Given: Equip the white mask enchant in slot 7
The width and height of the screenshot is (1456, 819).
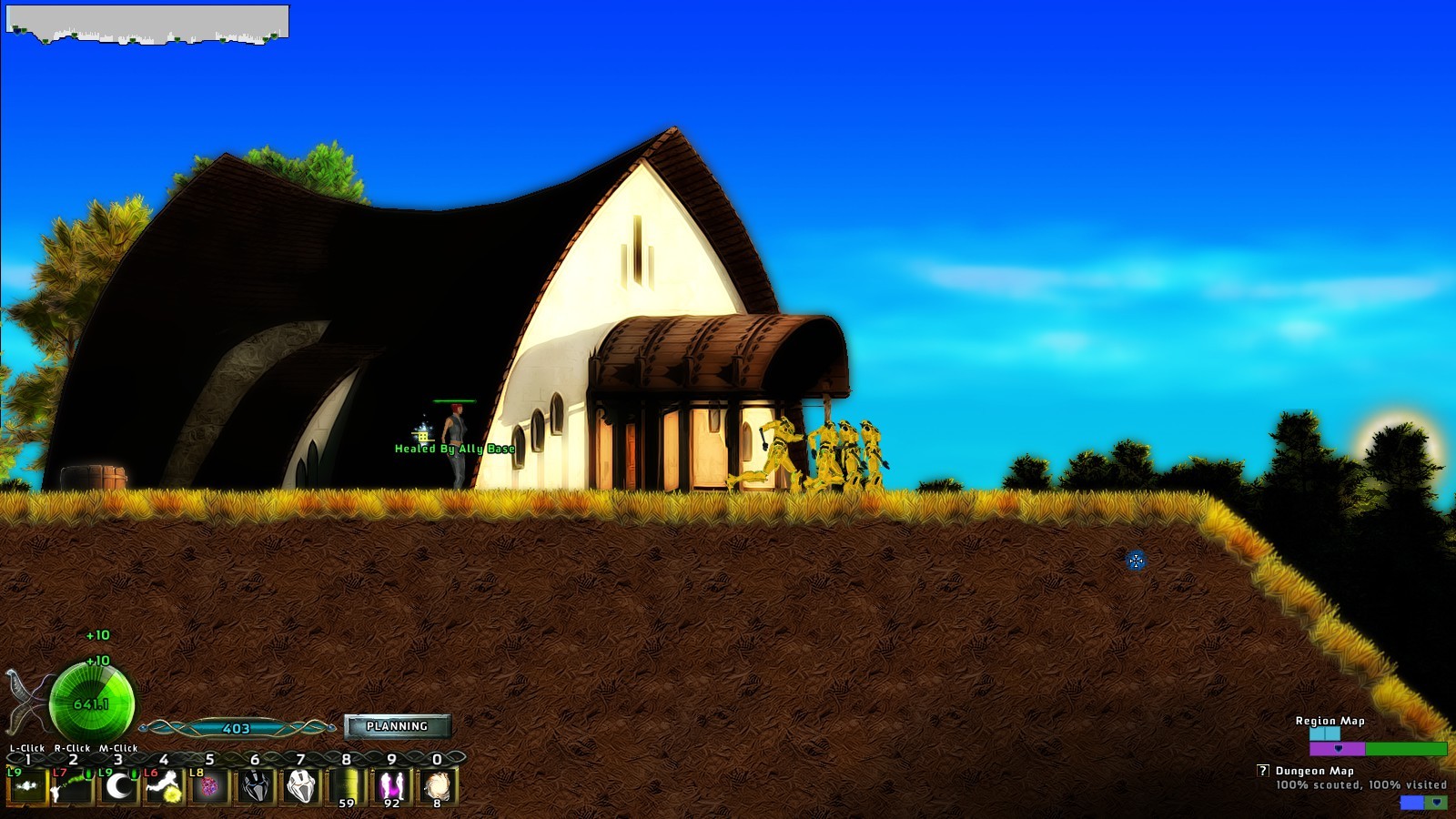Looking at the screenshot, I should (x=300, y=787).
